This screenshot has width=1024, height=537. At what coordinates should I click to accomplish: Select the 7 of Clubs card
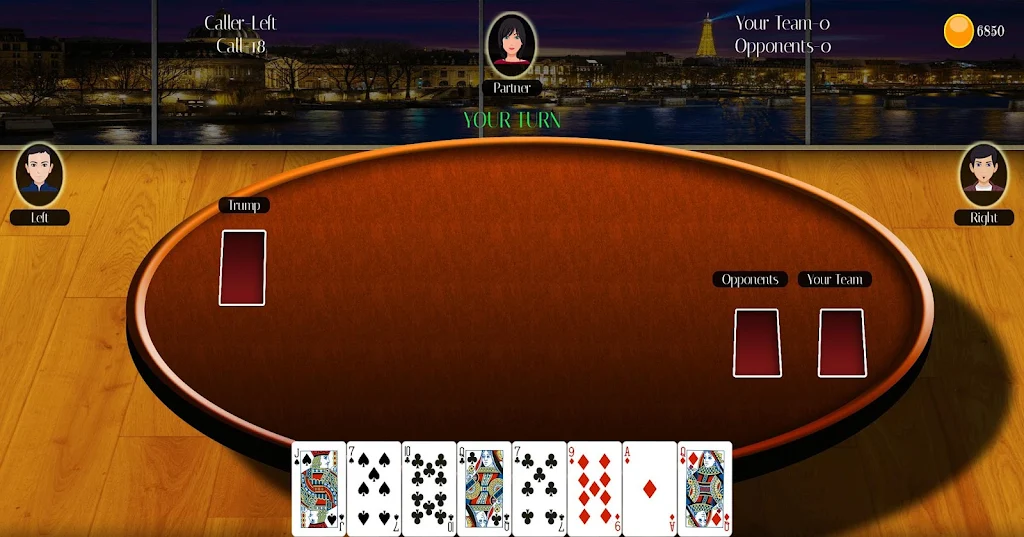[539, 488]
